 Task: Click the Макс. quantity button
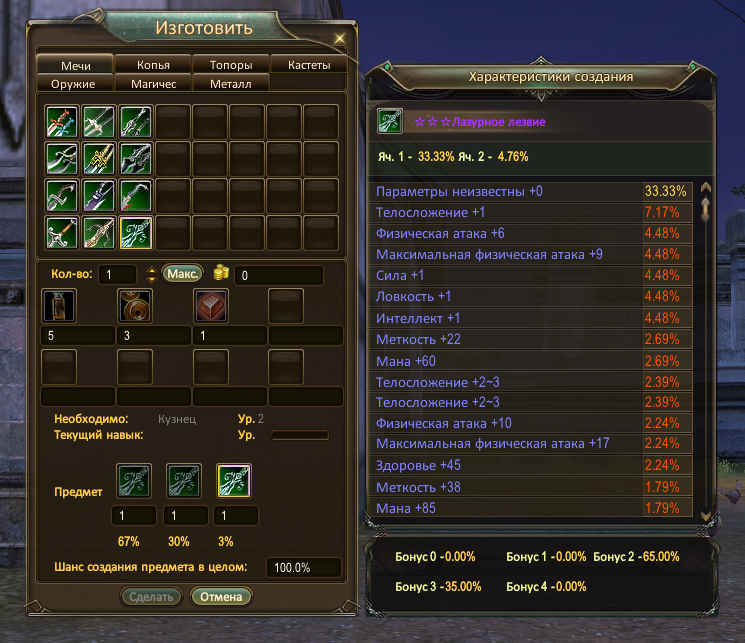click(183, 273)
